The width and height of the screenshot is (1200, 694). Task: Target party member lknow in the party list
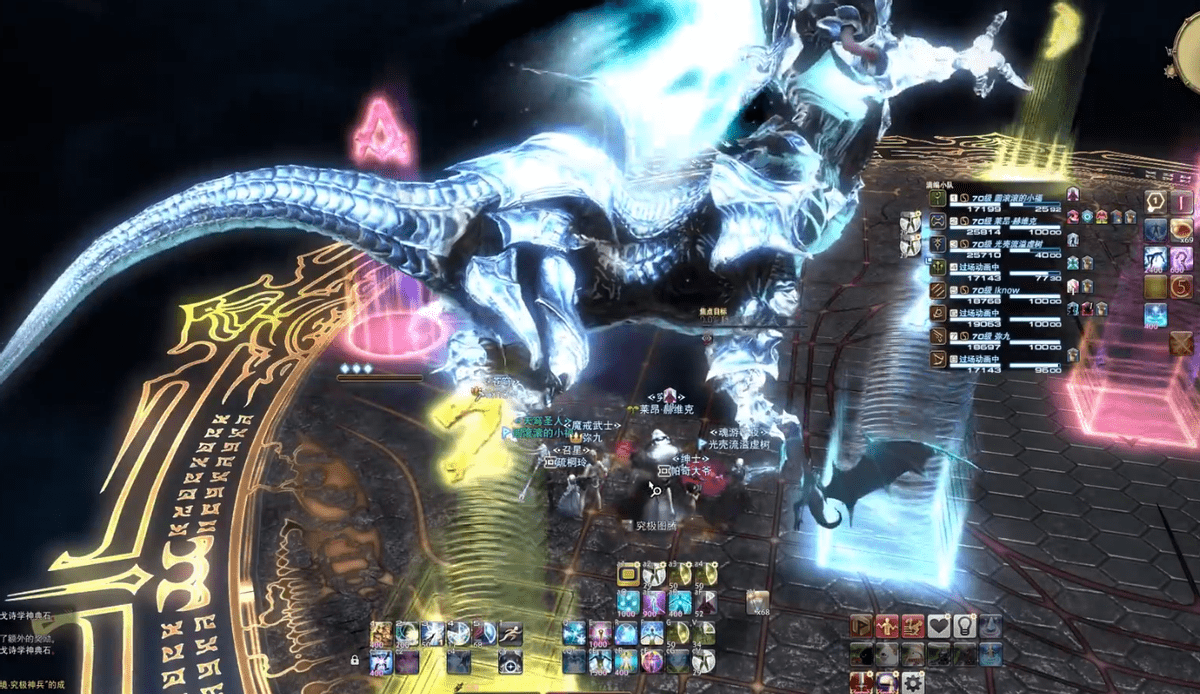point(1000,290)
